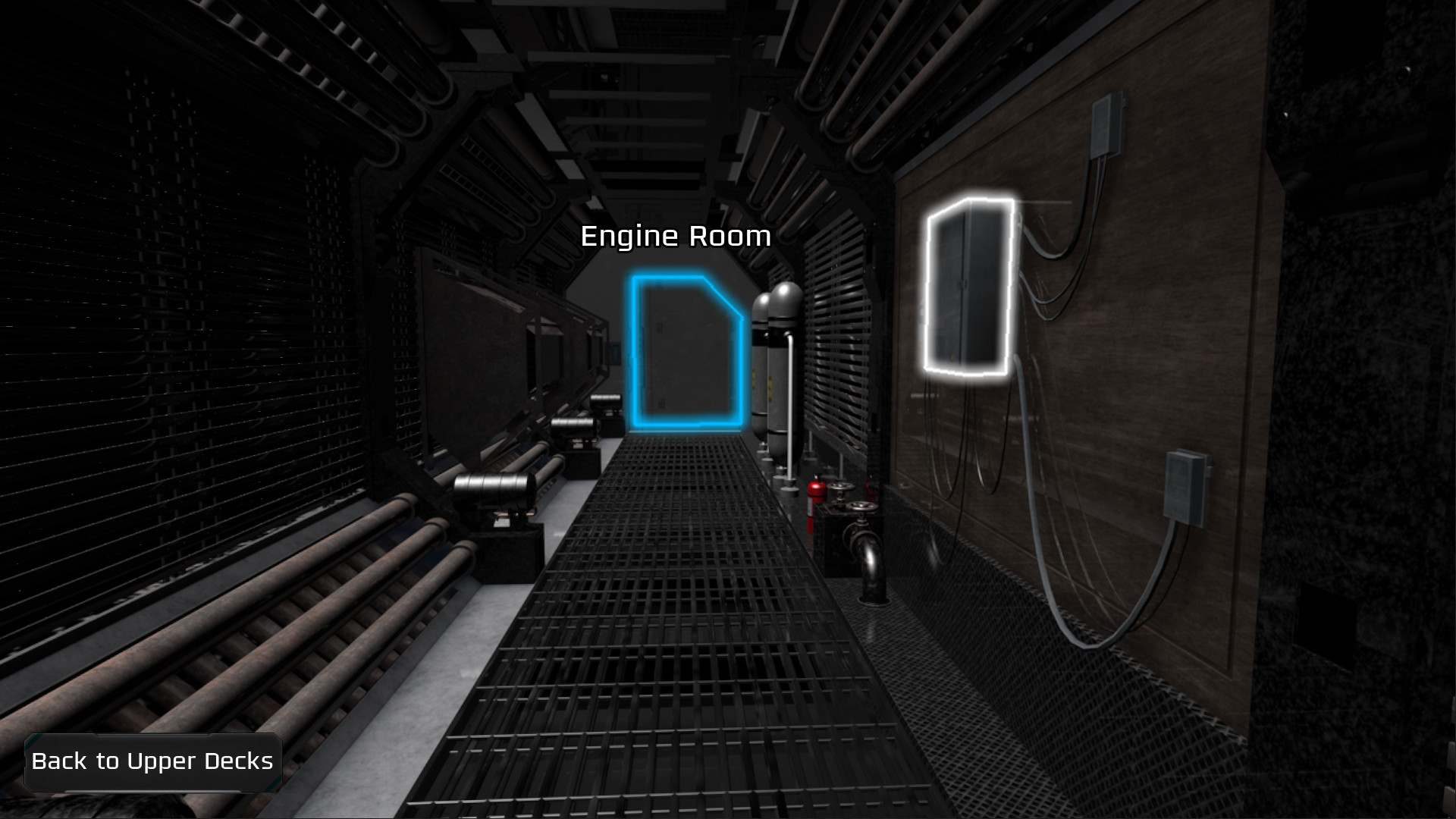Inspect the black pipe elbow entering the floor
Viewport: 1456px width, 819px height.
[x=872, y=565]
